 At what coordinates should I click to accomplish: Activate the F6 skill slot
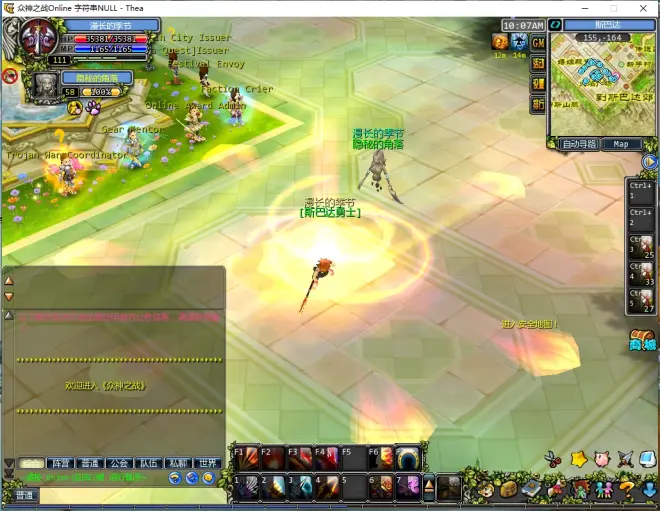tap(381, 458)
